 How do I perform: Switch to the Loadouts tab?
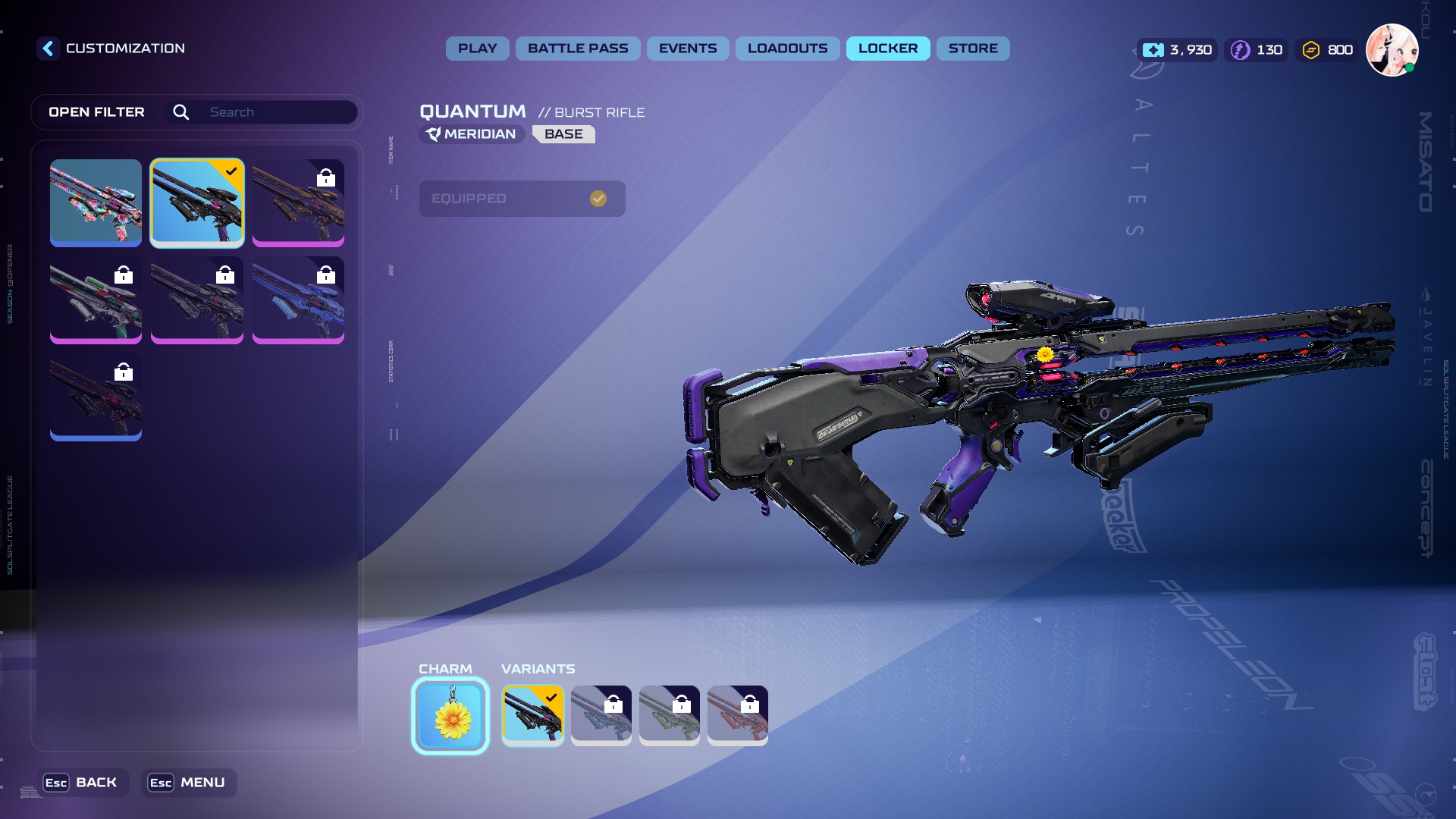[x=787, y=49]
